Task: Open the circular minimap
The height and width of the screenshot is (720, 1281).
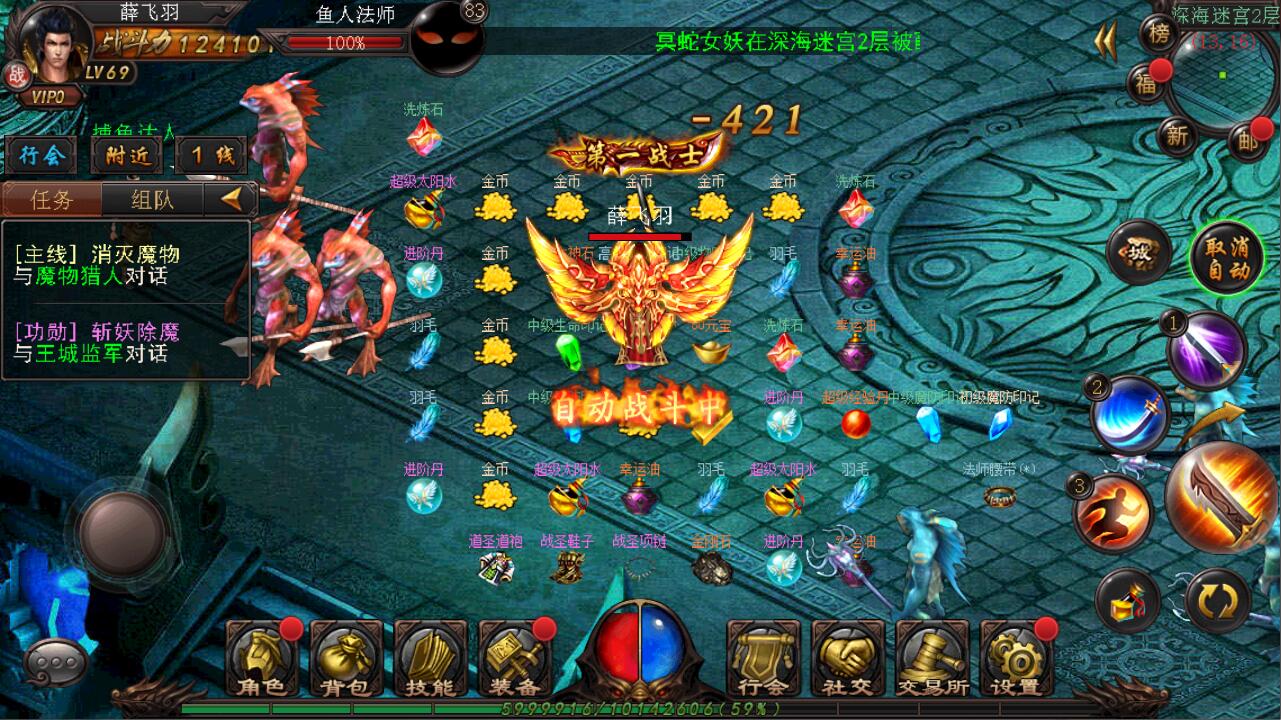Action: [x=1222, y=78]
